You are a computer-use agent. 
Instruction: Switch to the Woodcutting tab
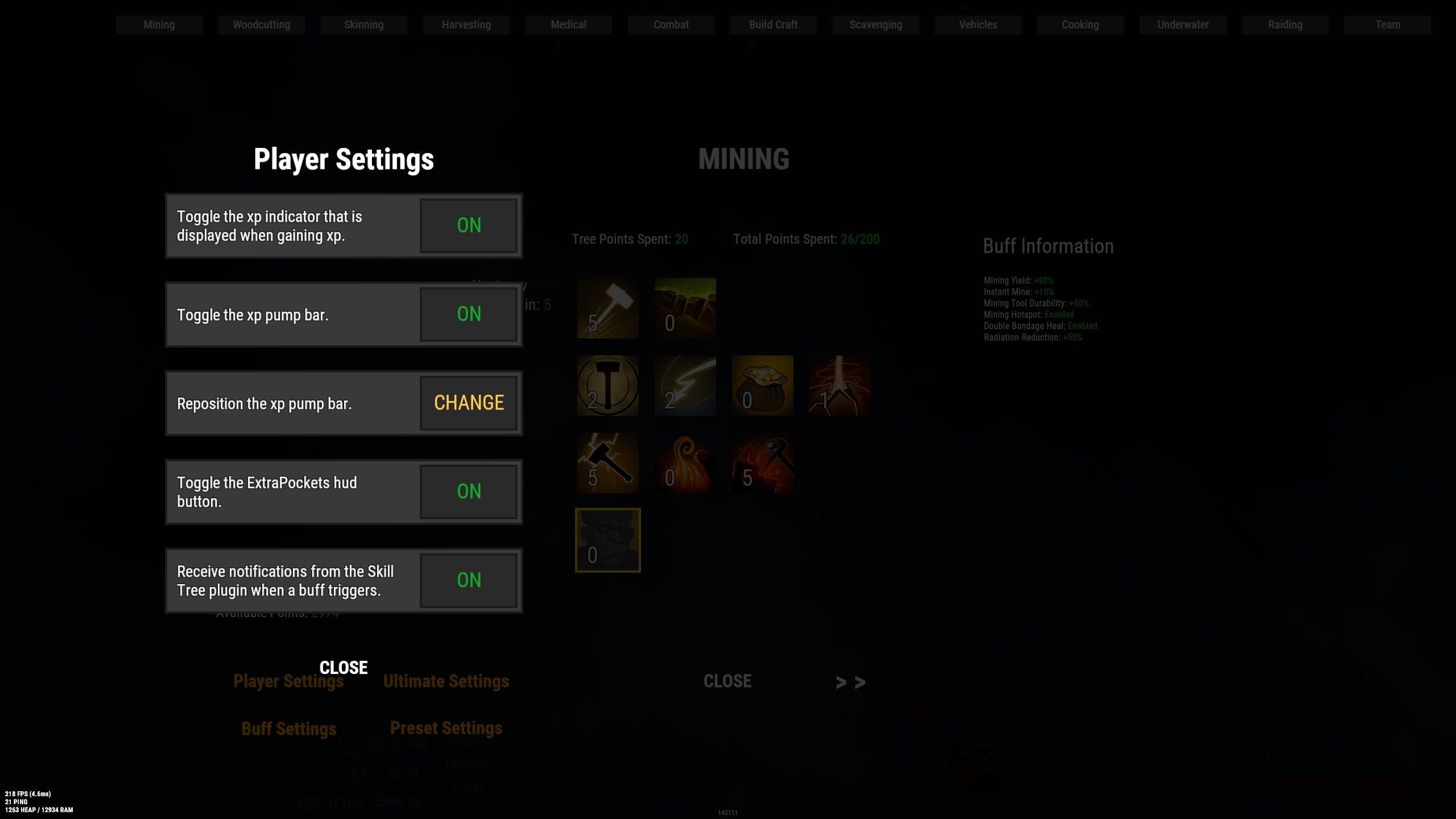pyautogui.click(x=261, y=25)
